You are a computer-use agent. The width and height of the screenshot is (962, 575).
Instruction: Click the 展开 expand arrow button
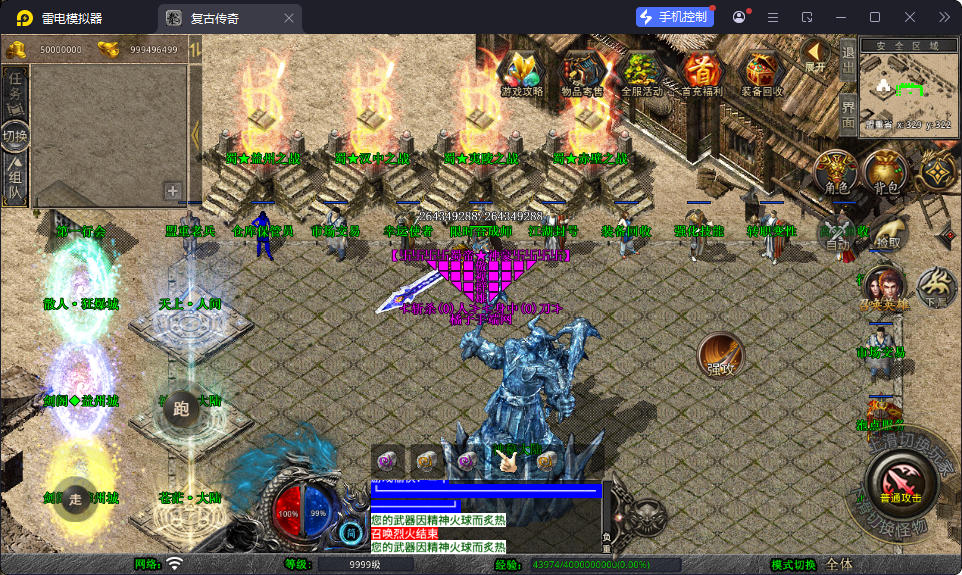(x=816, y=56)
